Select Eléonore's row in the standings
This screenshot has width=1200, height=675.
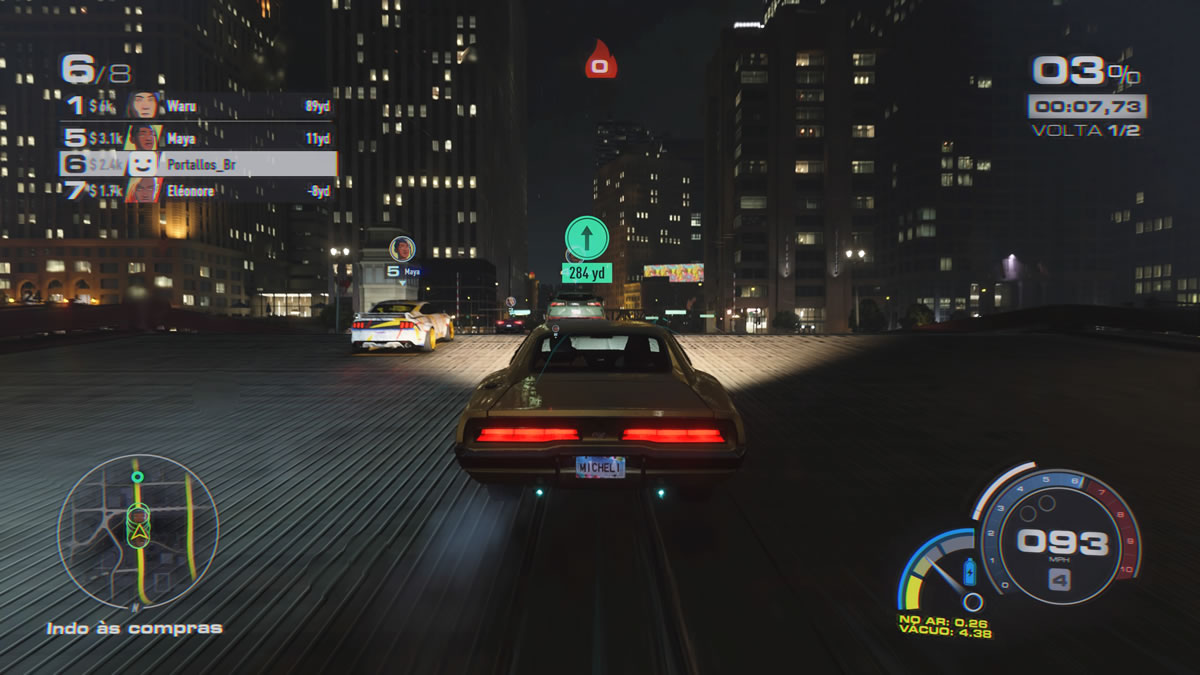pos(198,190)
